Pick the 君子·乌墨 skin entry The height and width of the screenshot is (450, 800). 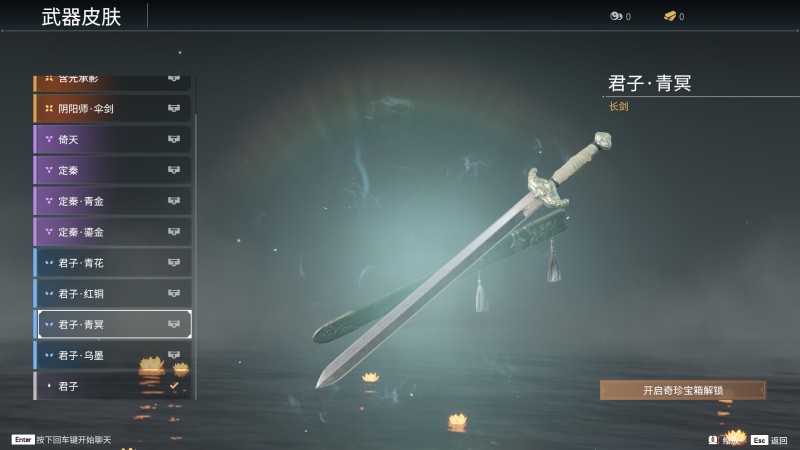(112, 355)
